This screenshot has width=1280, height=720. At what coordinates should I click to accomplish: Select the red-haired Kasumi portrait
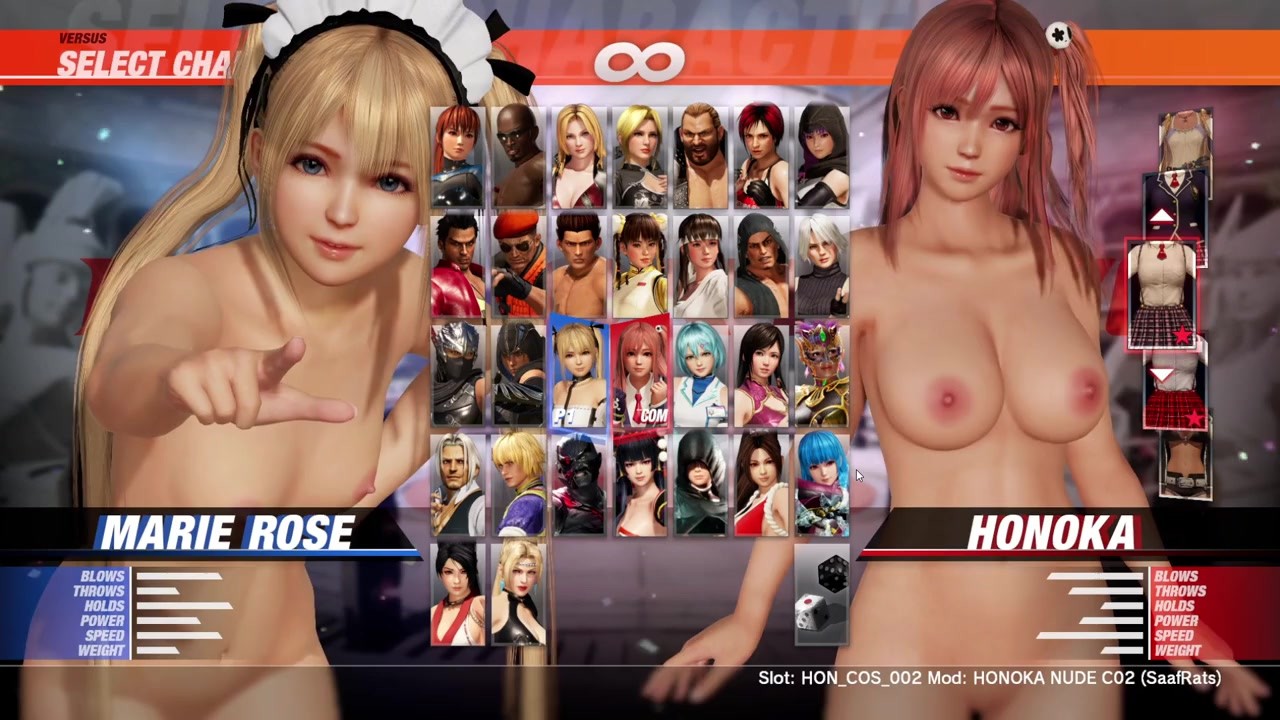click(x=457, y=156)
